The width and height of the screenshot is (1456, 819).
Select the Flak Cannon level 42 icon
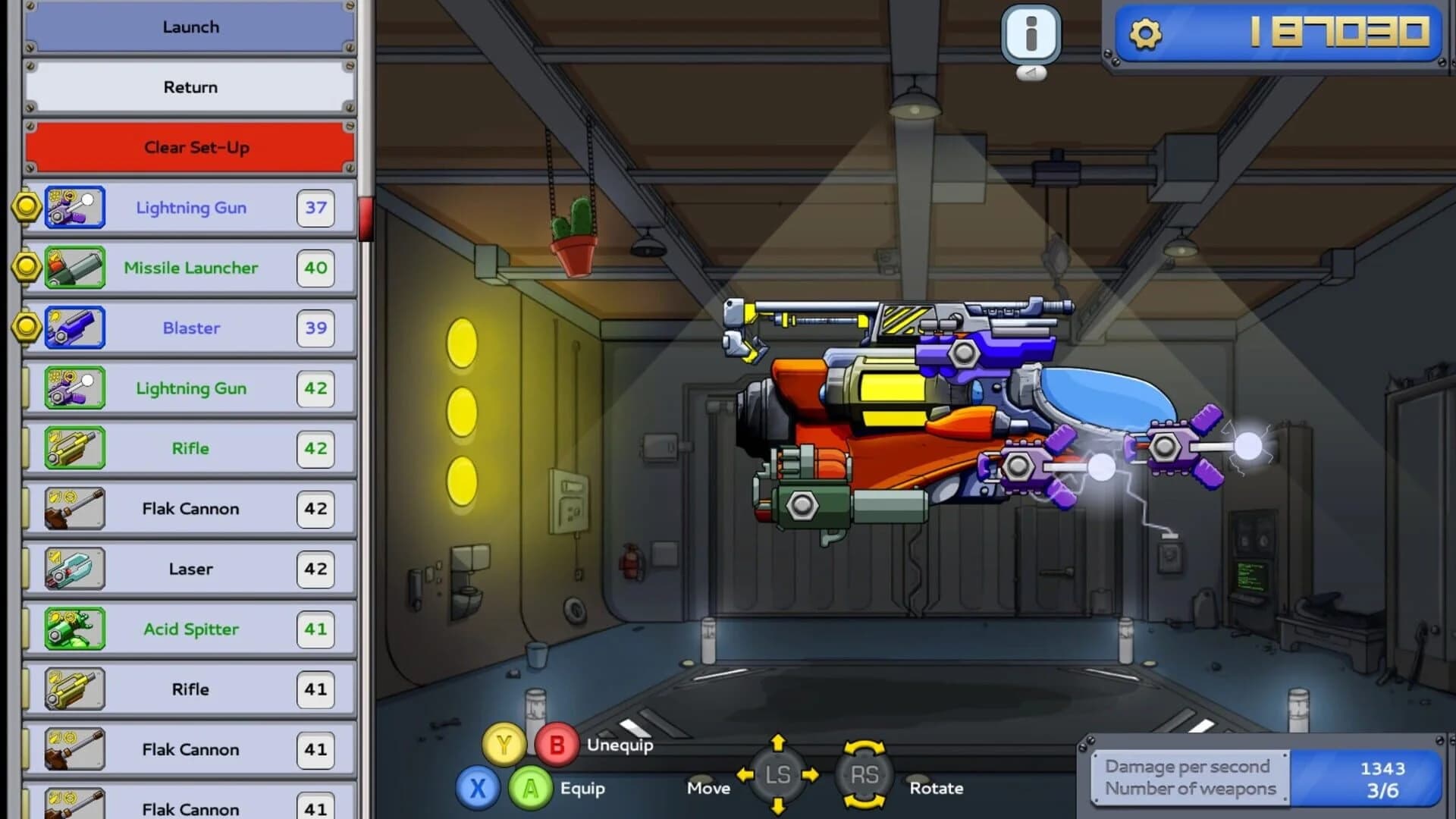(74, 509)
